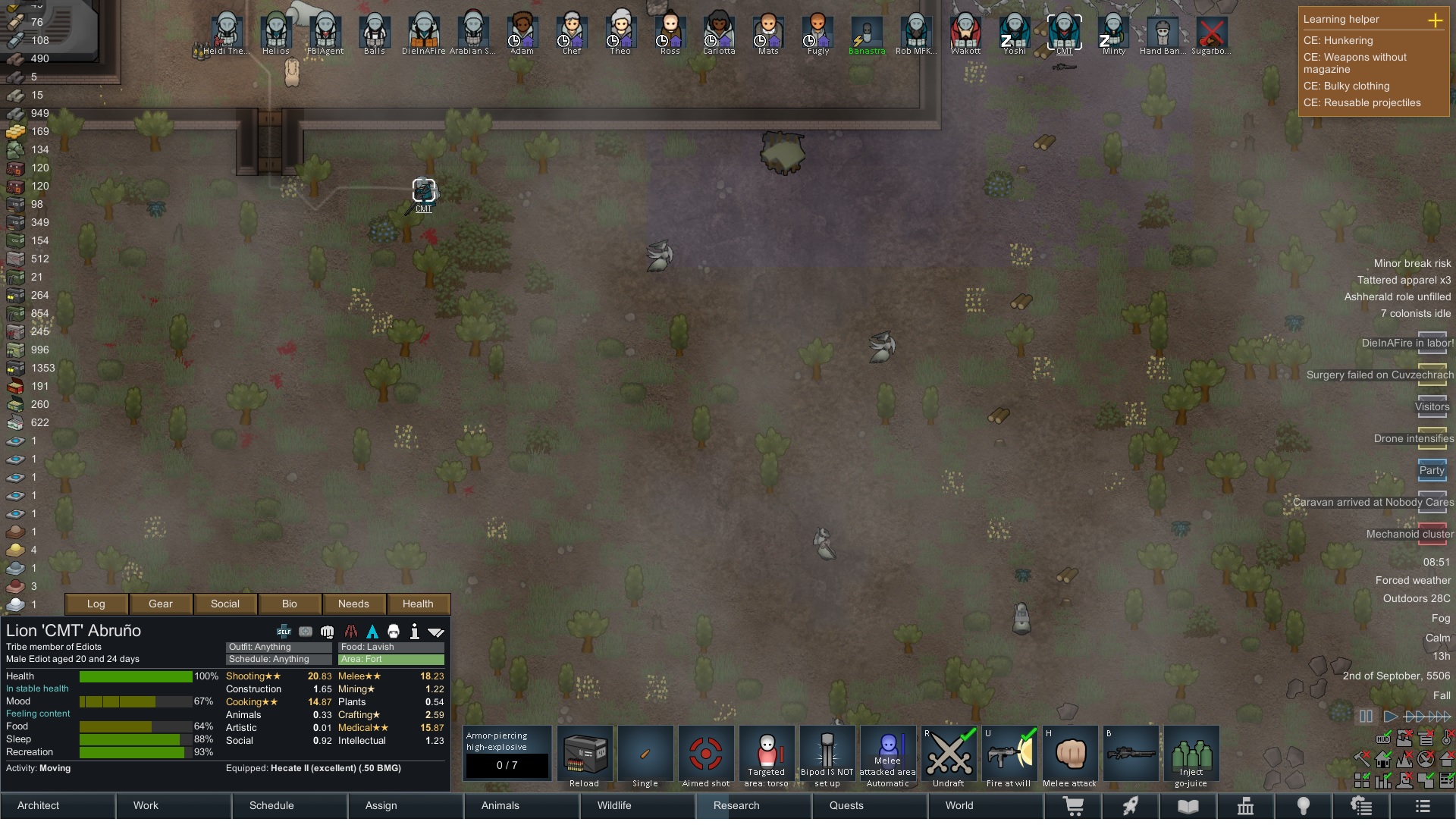This screenshot has width=1456, height=828.
Task: Choose the Melee attack command
Action: 1070,755
